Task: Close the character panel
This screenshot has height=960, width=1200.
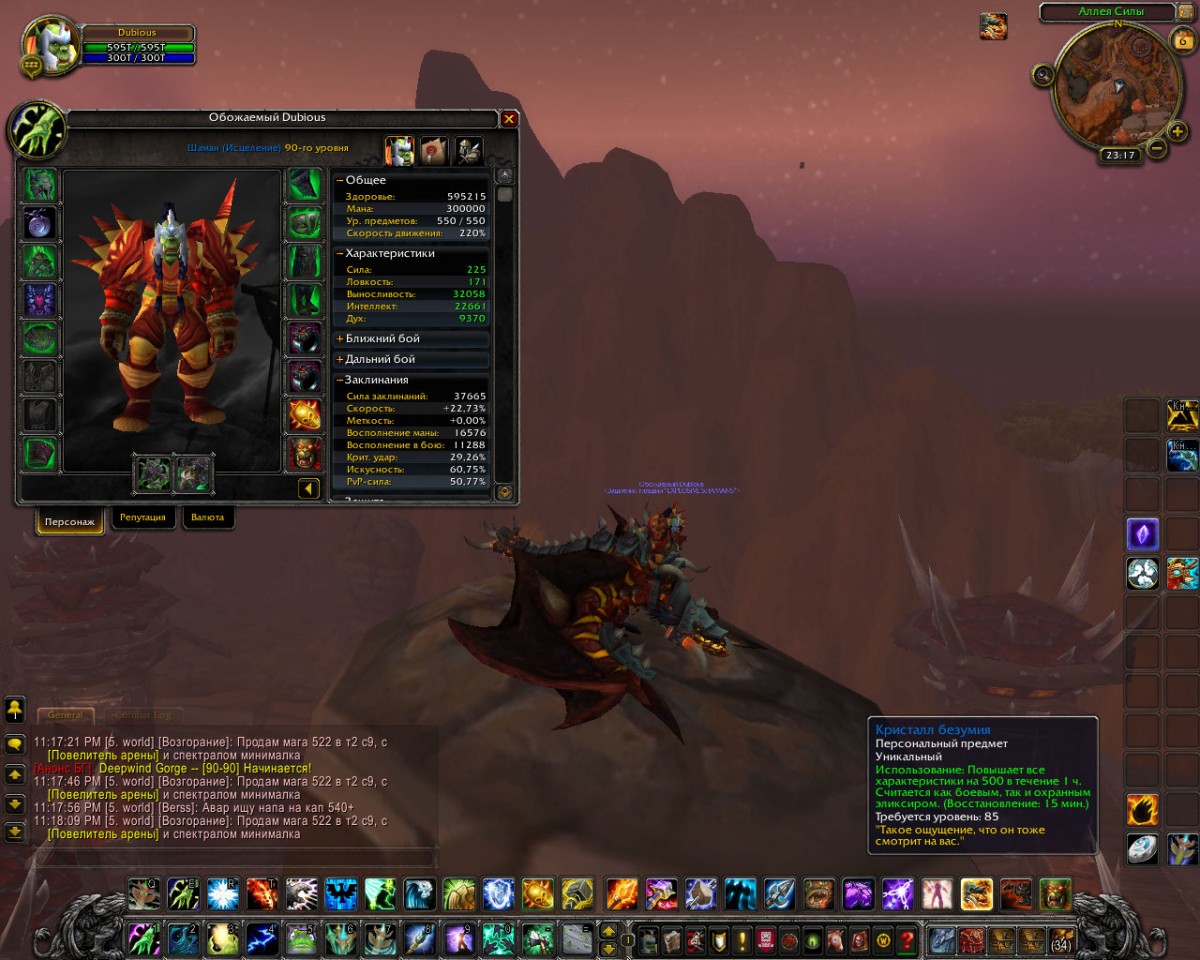Action: (x=509, y=119)
